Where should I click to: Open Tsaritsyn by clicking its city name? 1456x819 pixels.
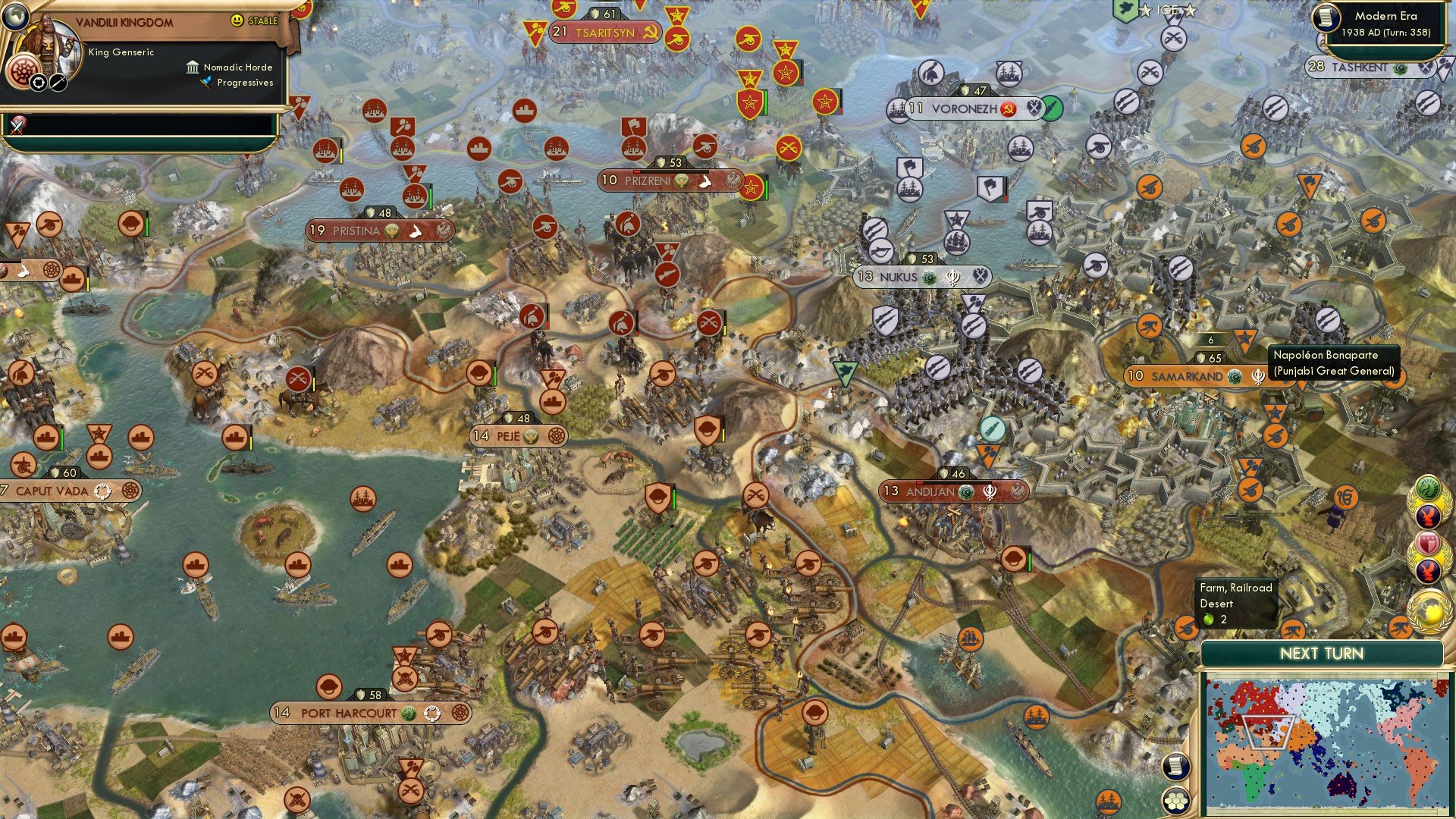(605, 33)
